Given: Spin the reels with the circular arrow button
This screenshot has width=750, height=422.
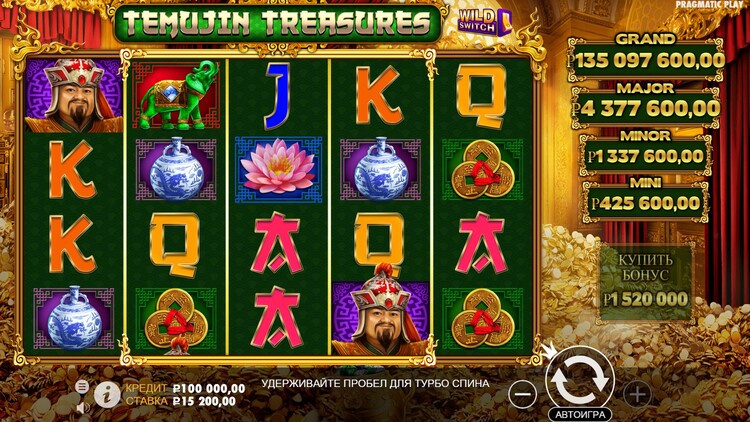Looking at the screenshot, I should pyautogui.click(x=579, y=377).
